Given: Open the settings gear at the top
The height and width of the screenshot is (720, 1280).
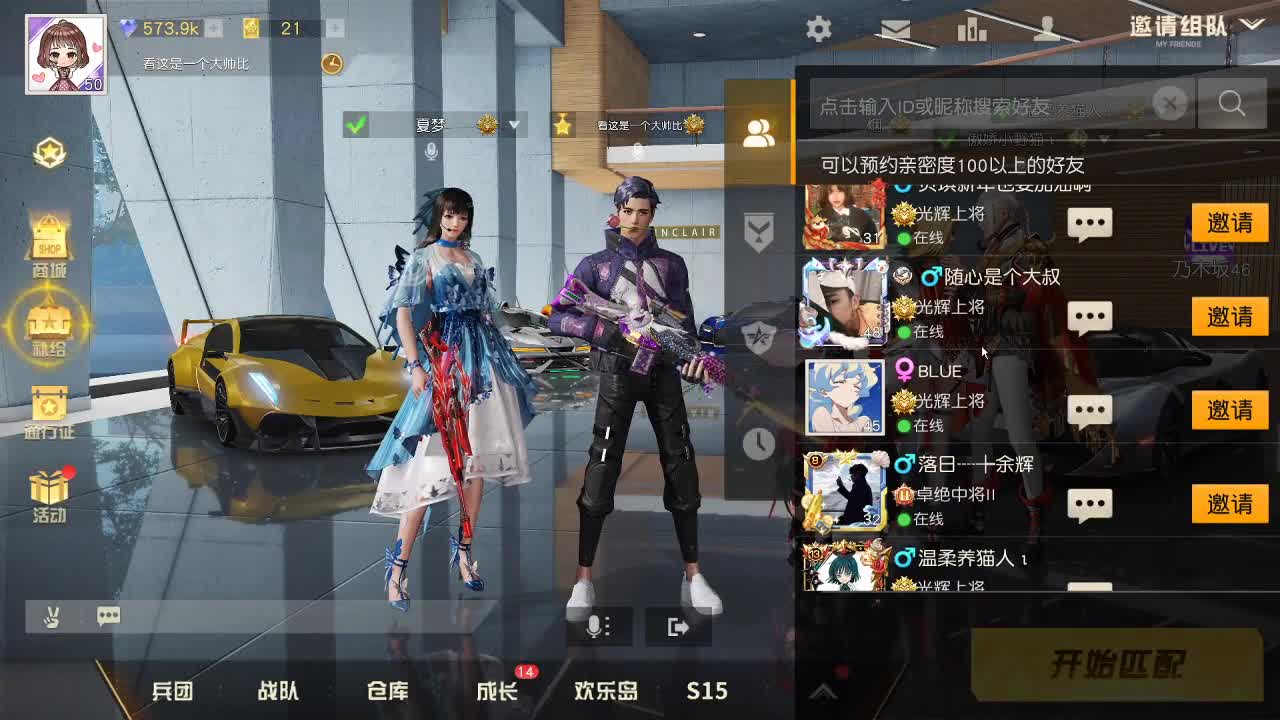Looking at the screenshot, I should pos(818,29).
